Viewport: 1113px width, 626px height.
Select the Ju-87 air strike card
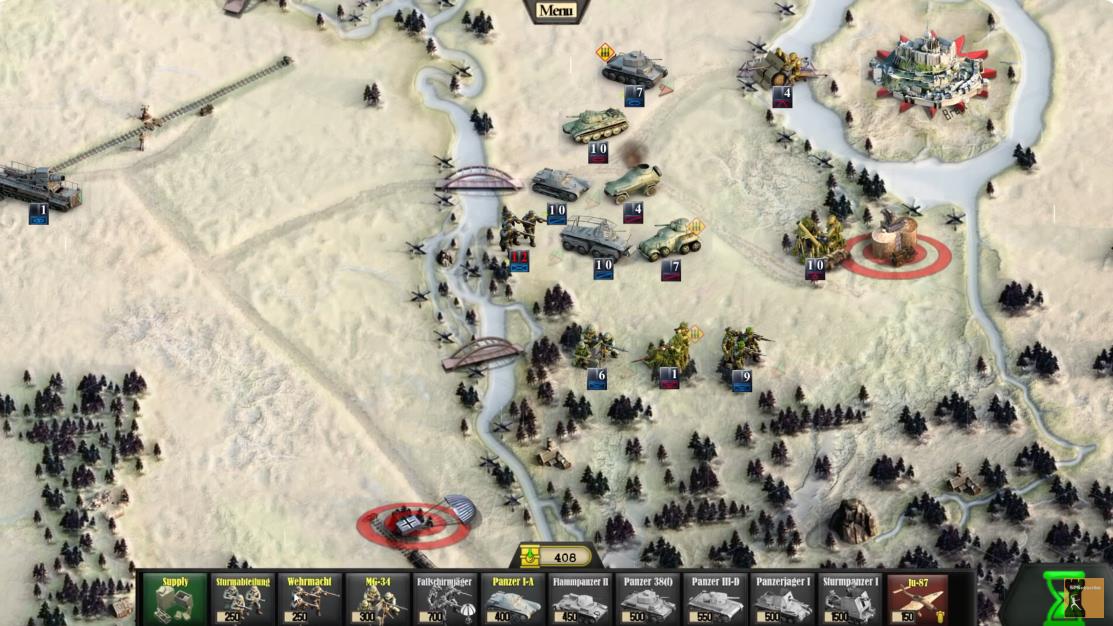pos(918,599)
